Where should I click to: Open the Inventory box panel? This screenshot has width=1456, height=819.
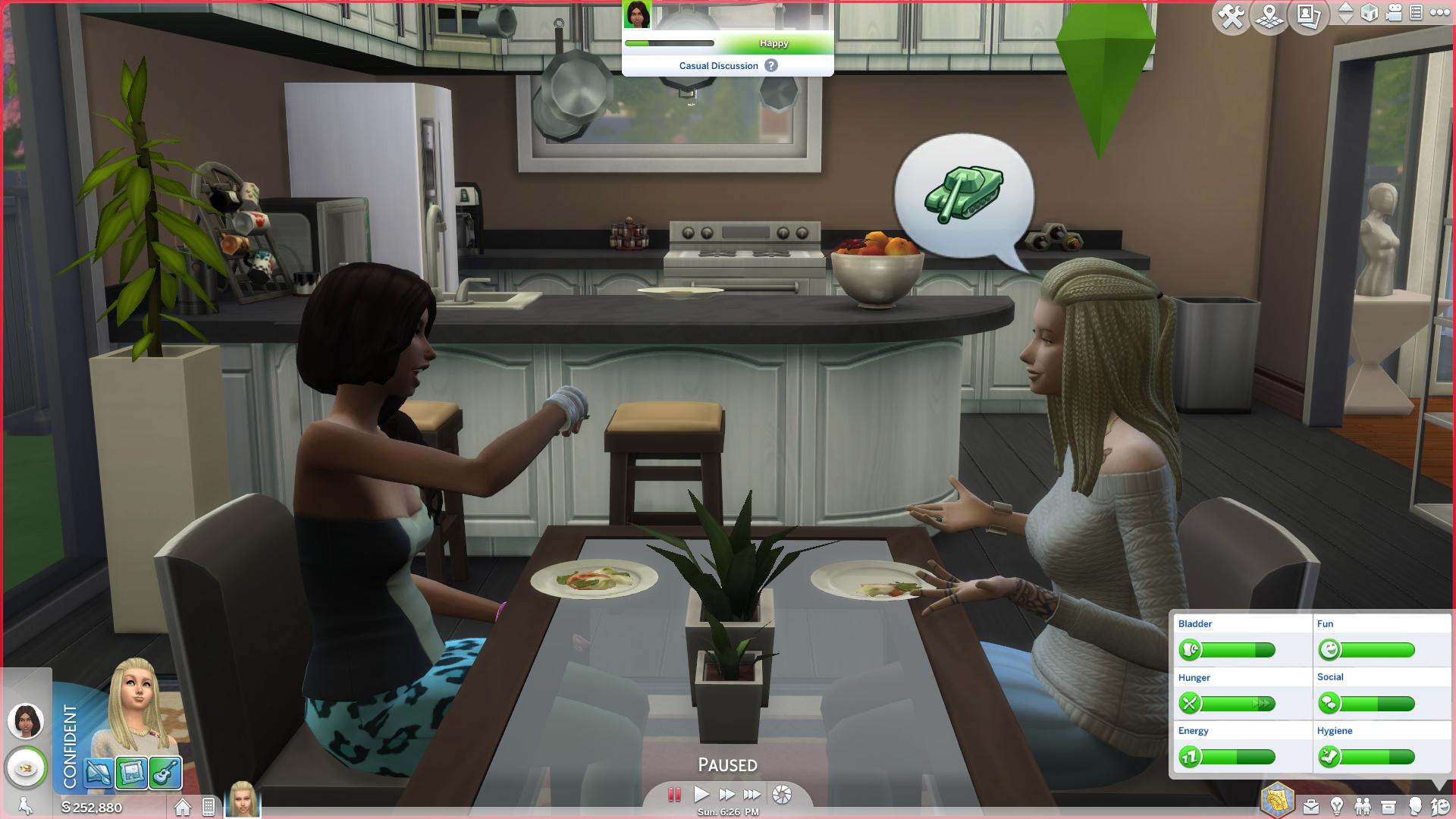click(x=1389, y=806)
